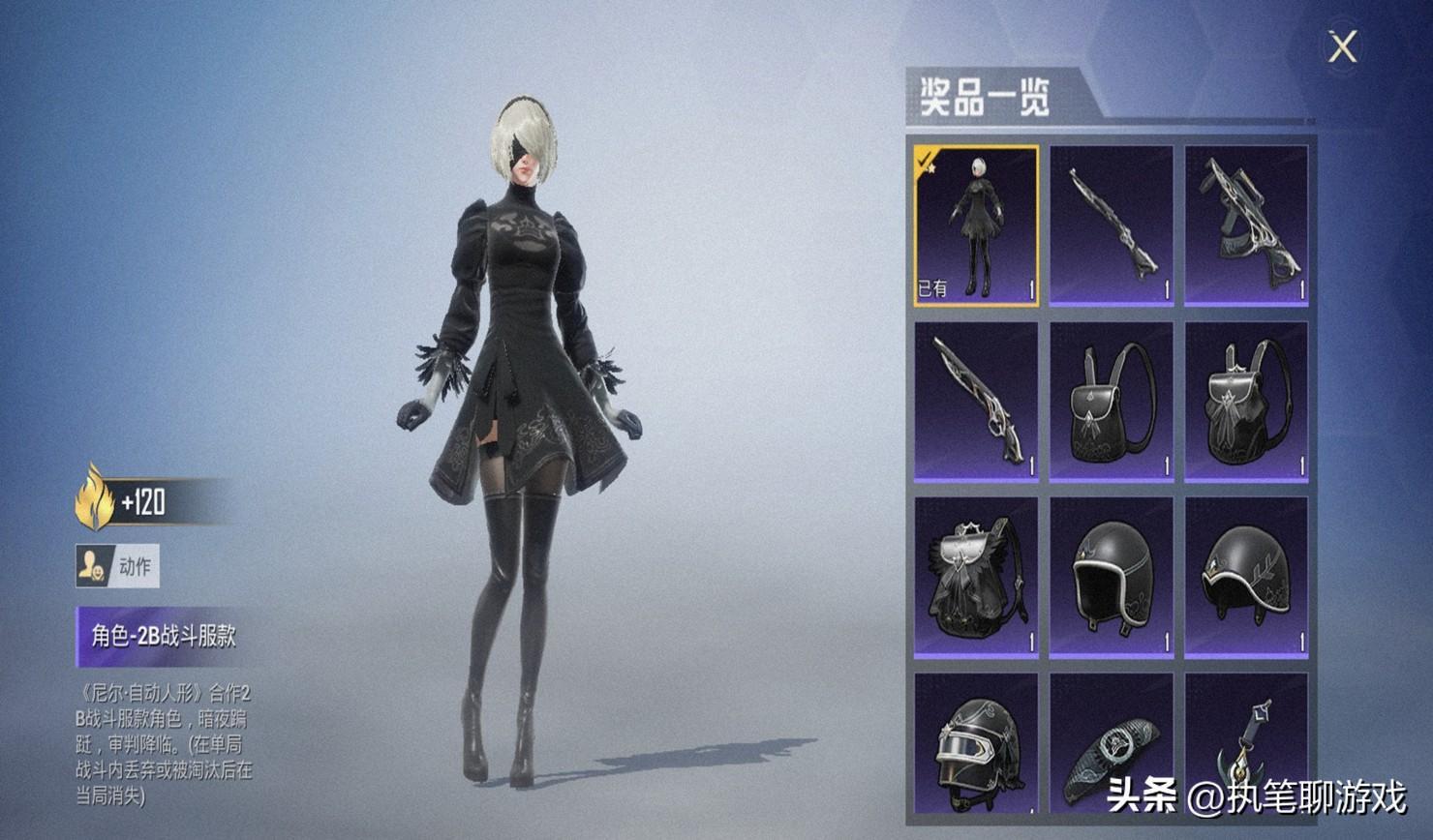Select the helmet with leaf engraving

point(1246,578)
